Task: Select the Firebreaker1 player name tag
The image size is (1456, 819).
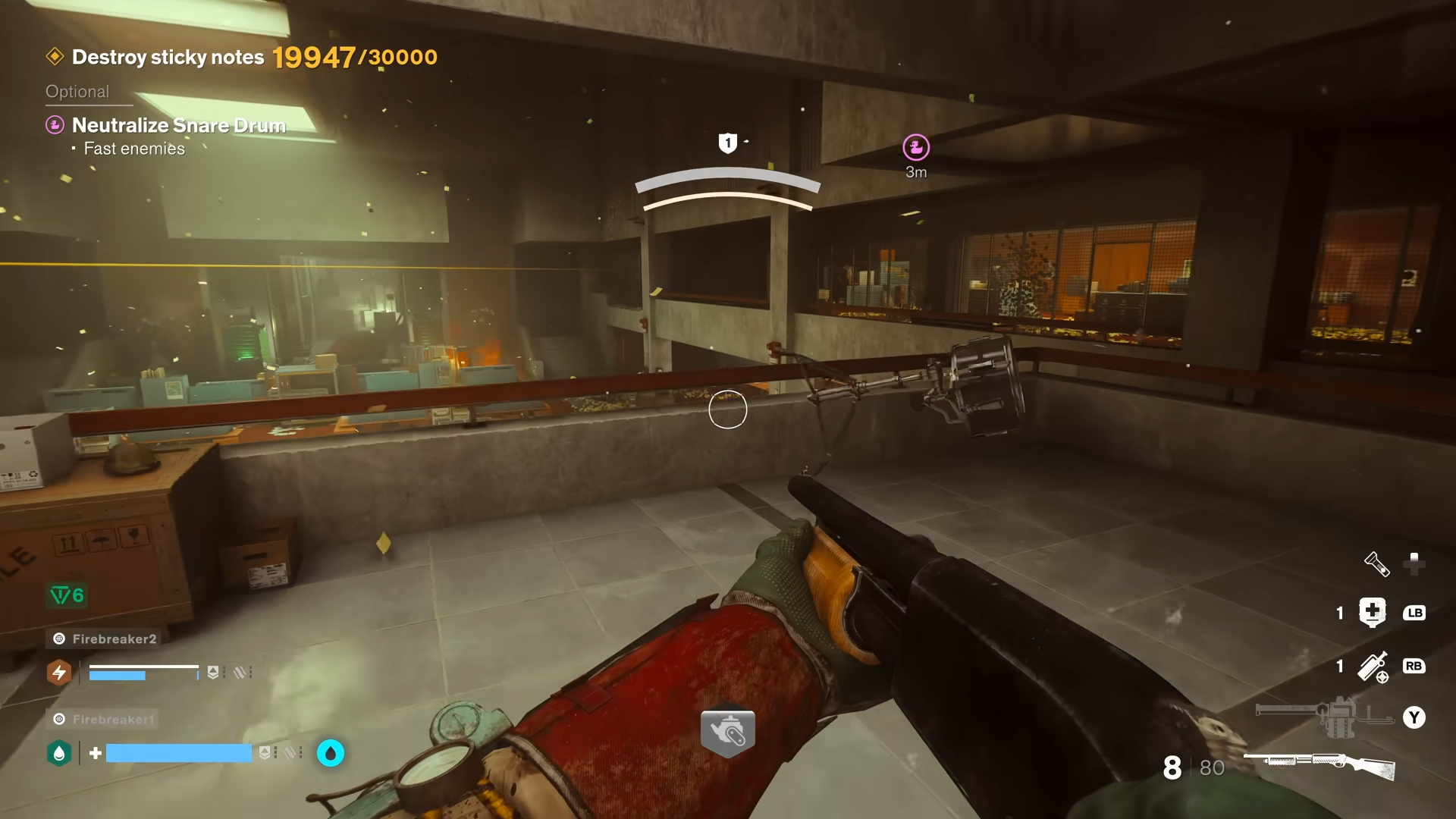Action: tap(112, 719)
